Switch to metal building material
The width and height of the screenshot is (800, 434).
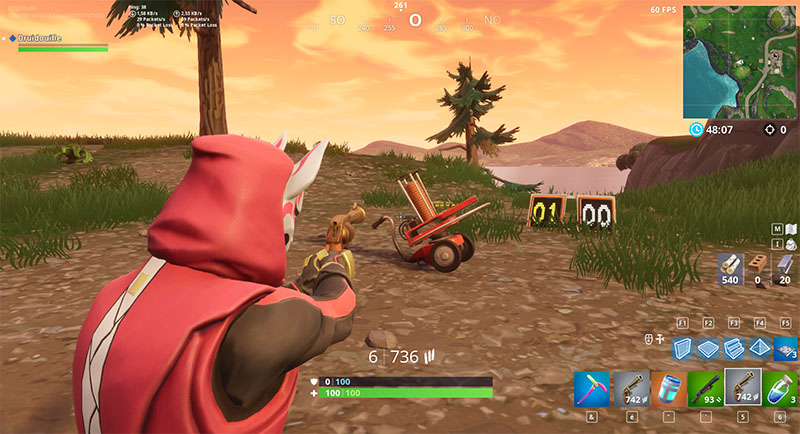[785, 267]
